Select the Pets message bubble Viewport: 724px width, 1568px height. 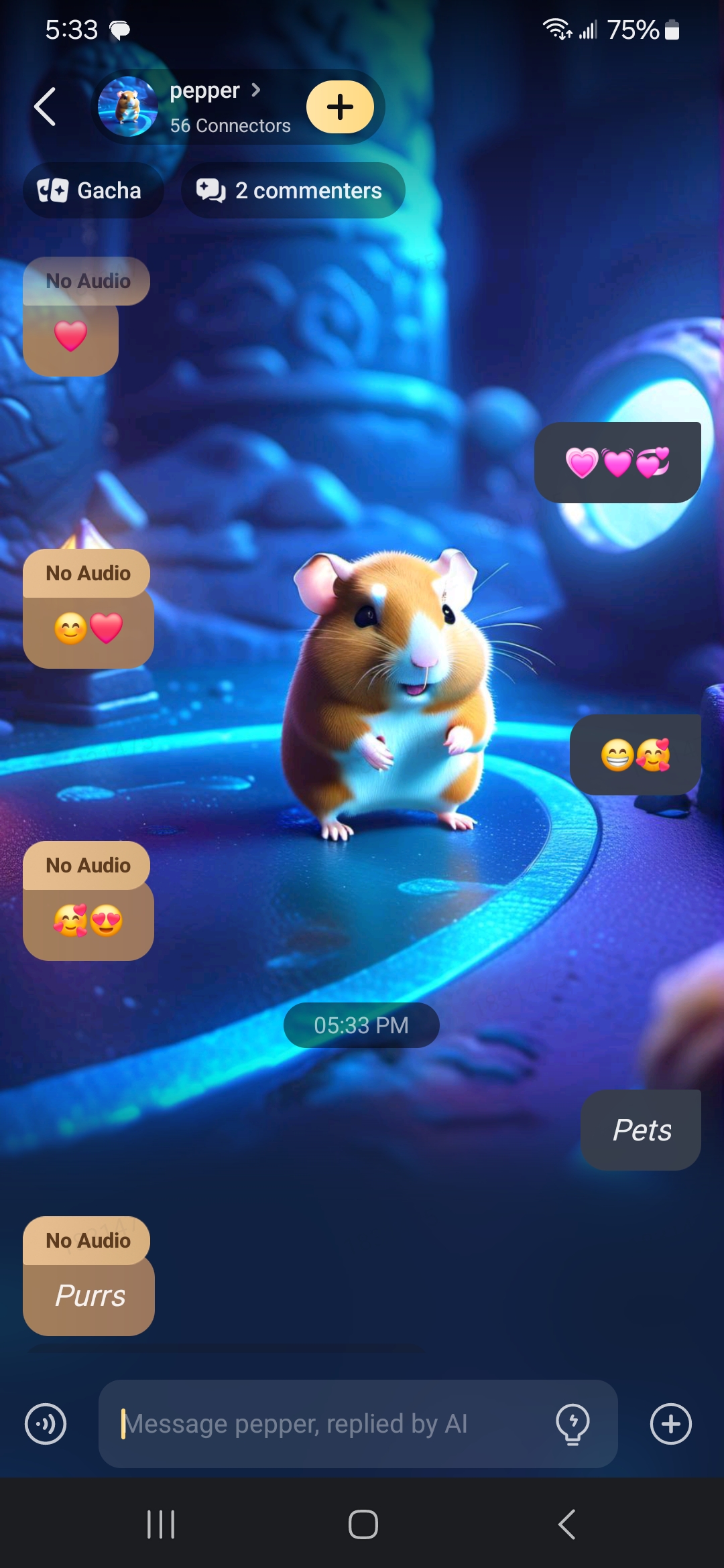click(x=641, y=1130)
